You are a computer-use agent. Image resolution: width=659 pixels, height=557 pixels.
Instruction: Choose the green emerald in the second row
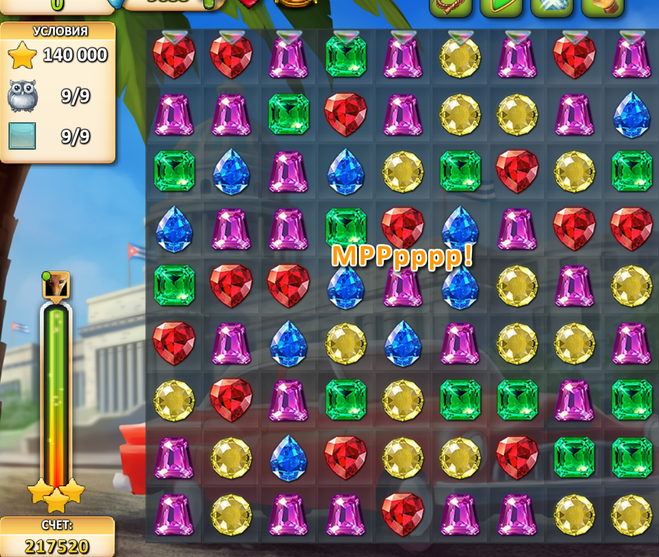tap(288, 113)
